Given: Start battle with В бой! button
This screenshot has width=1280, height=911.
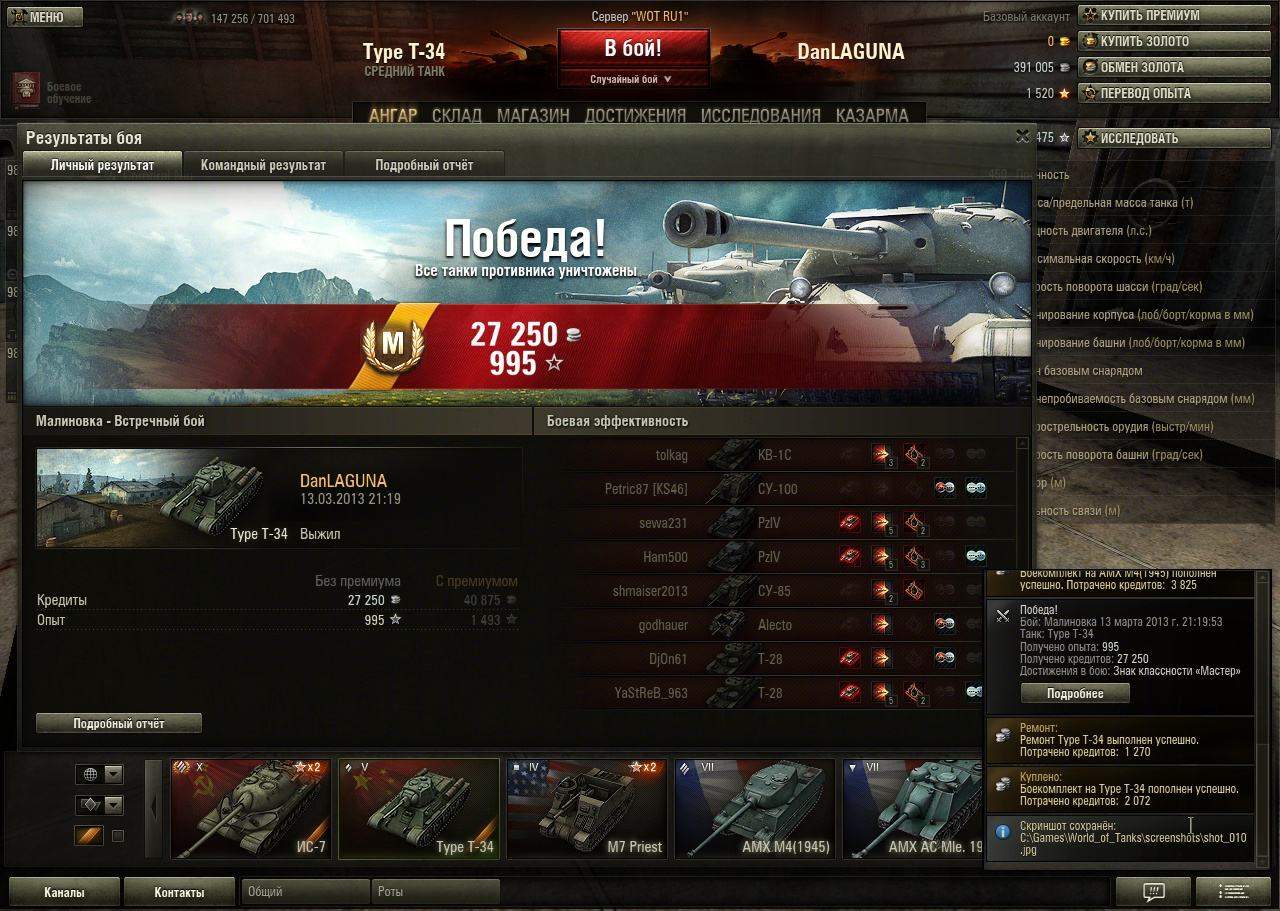Looking at the screenshot, I should point(633,48).
